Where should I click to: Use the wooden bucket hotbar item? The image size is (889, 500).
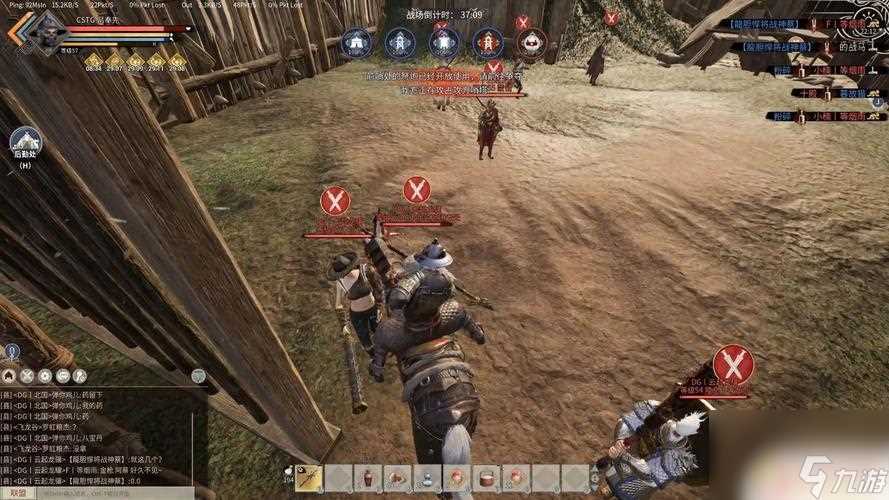pyautogui.click(x=487, y=478)
